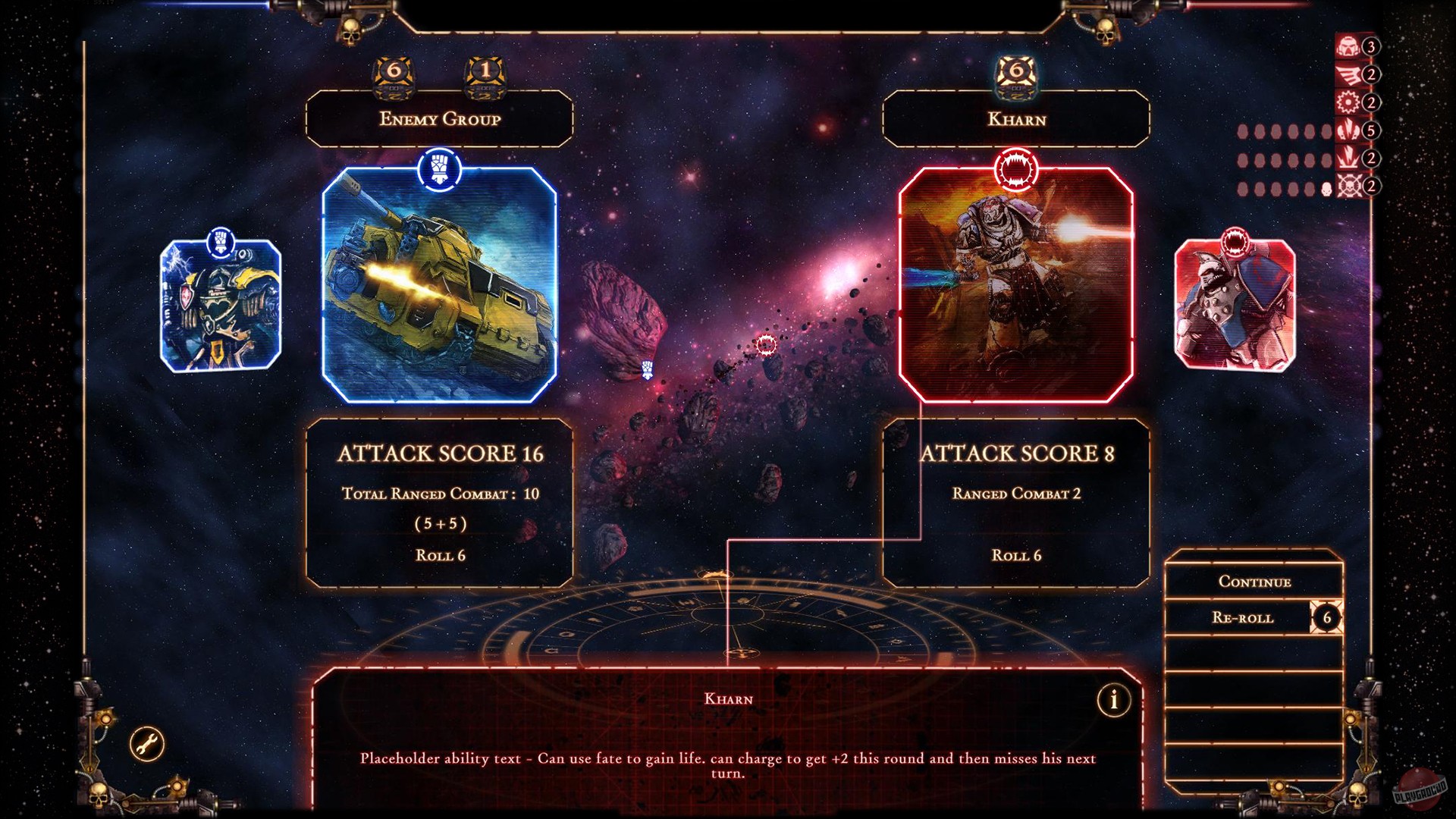Viewport: 1456px width, 819px height.
Task: Click the targeting reticle in the asteroid field
Action: [x=768, y=343]
